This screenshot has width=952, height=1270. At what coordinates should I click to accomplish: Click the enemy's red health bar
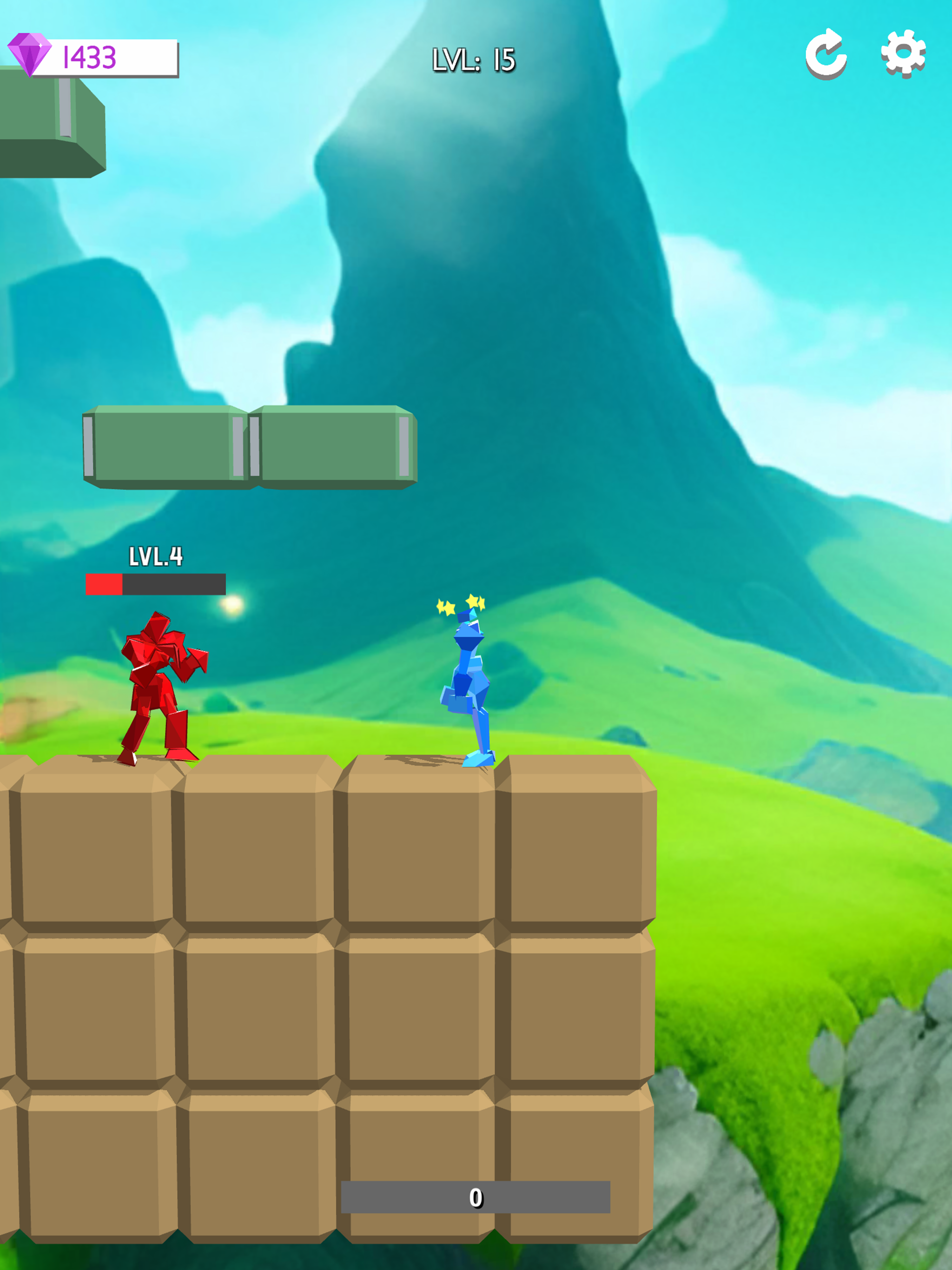tap(106, 584)
